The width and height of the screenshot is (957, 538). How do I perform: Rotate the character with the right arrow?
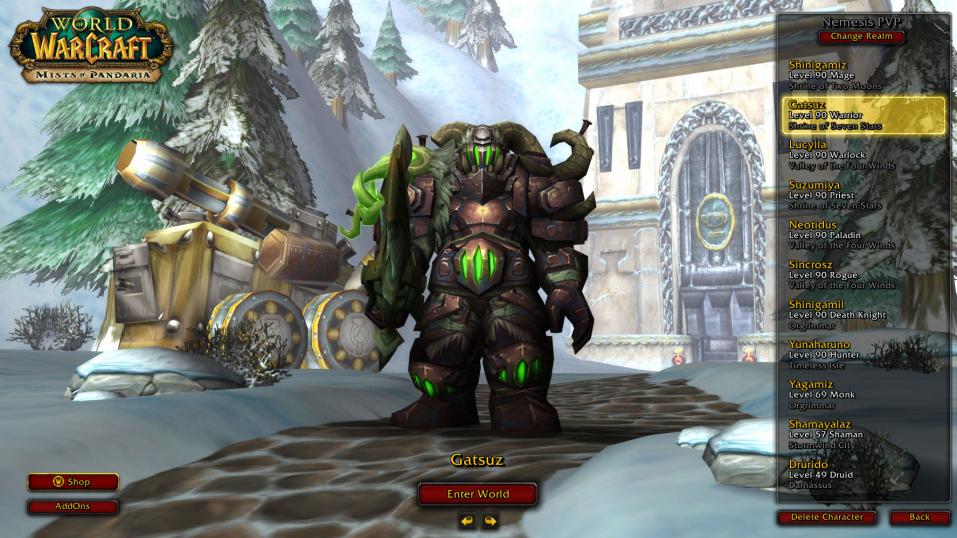tap(490, 520)
